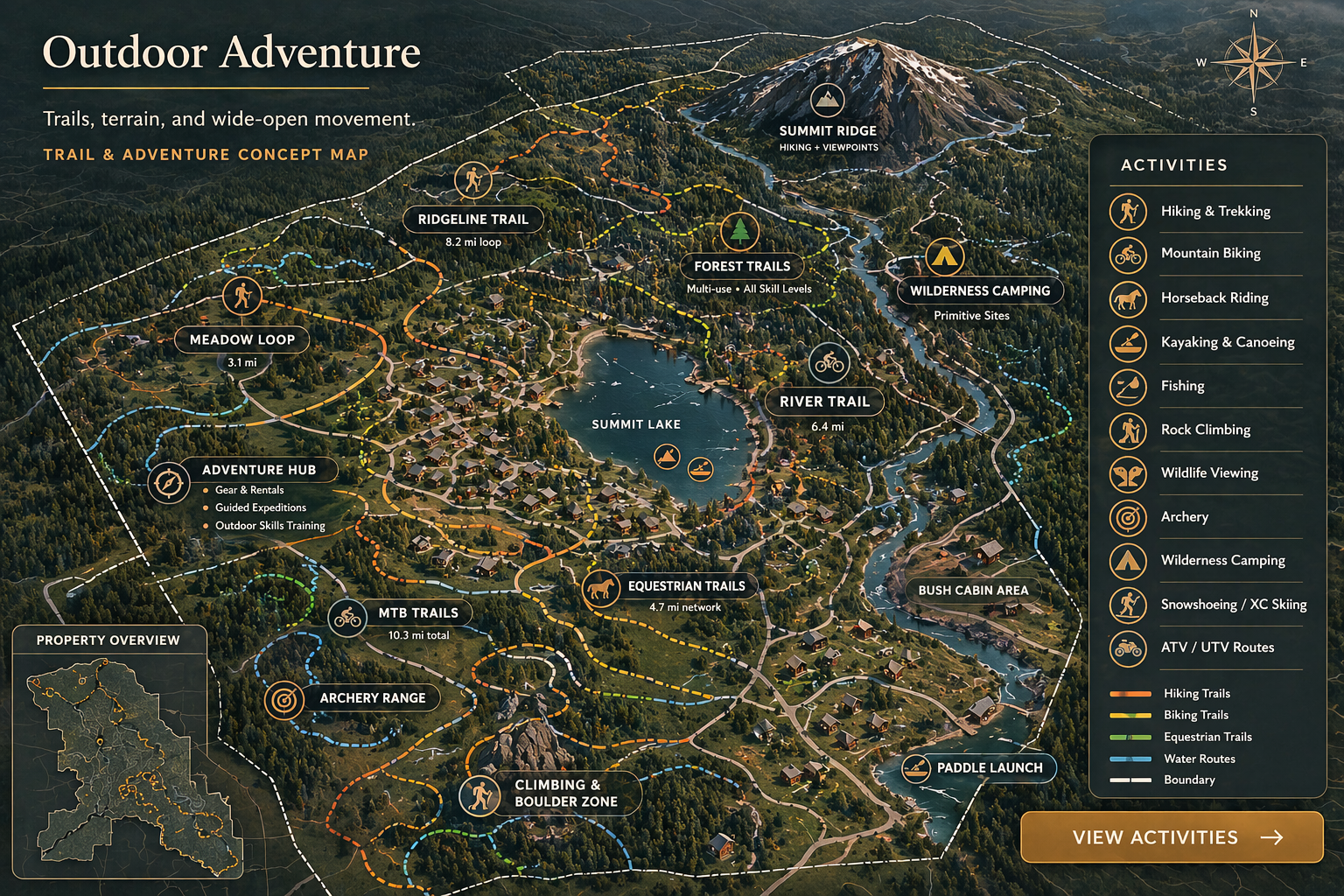Click the compass icon at Adventure Hub

coord(167,482)
